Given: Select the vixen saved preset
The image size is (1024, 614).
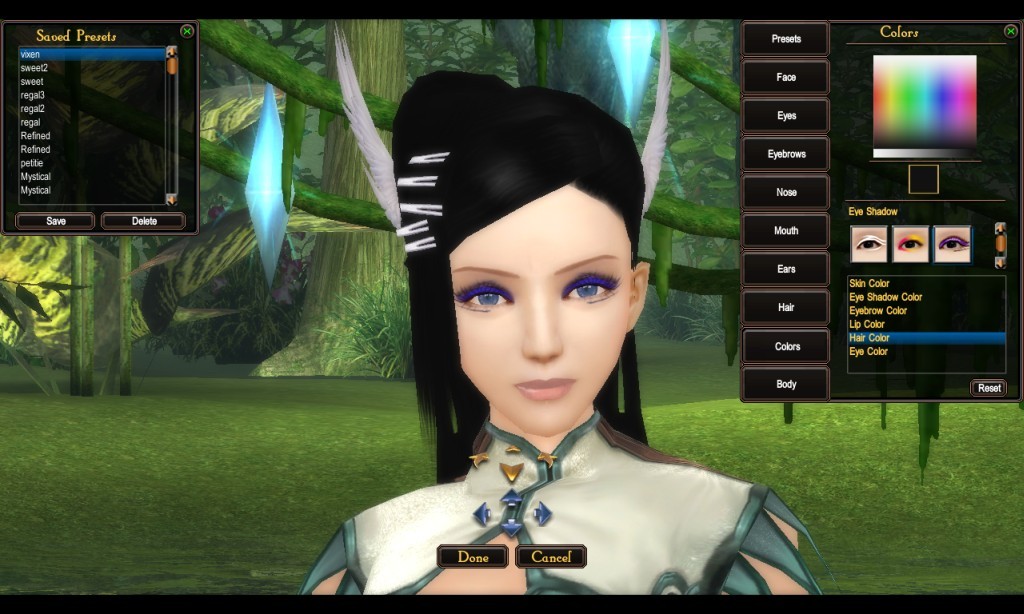Looking at the screenshot, I should tap(90, 54).
